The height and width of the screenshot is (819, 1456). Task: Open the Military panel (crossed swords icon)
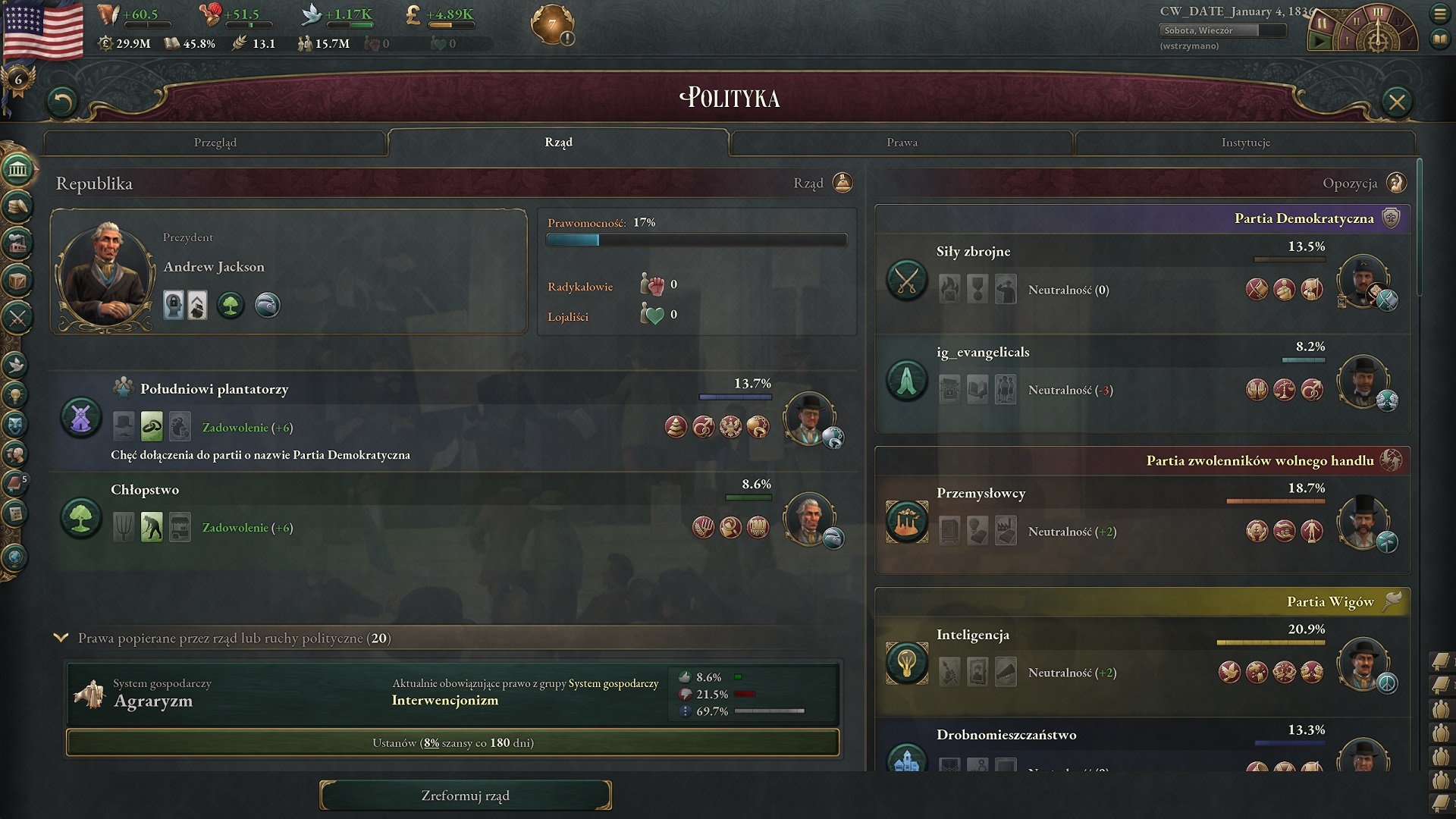[17, 315]
